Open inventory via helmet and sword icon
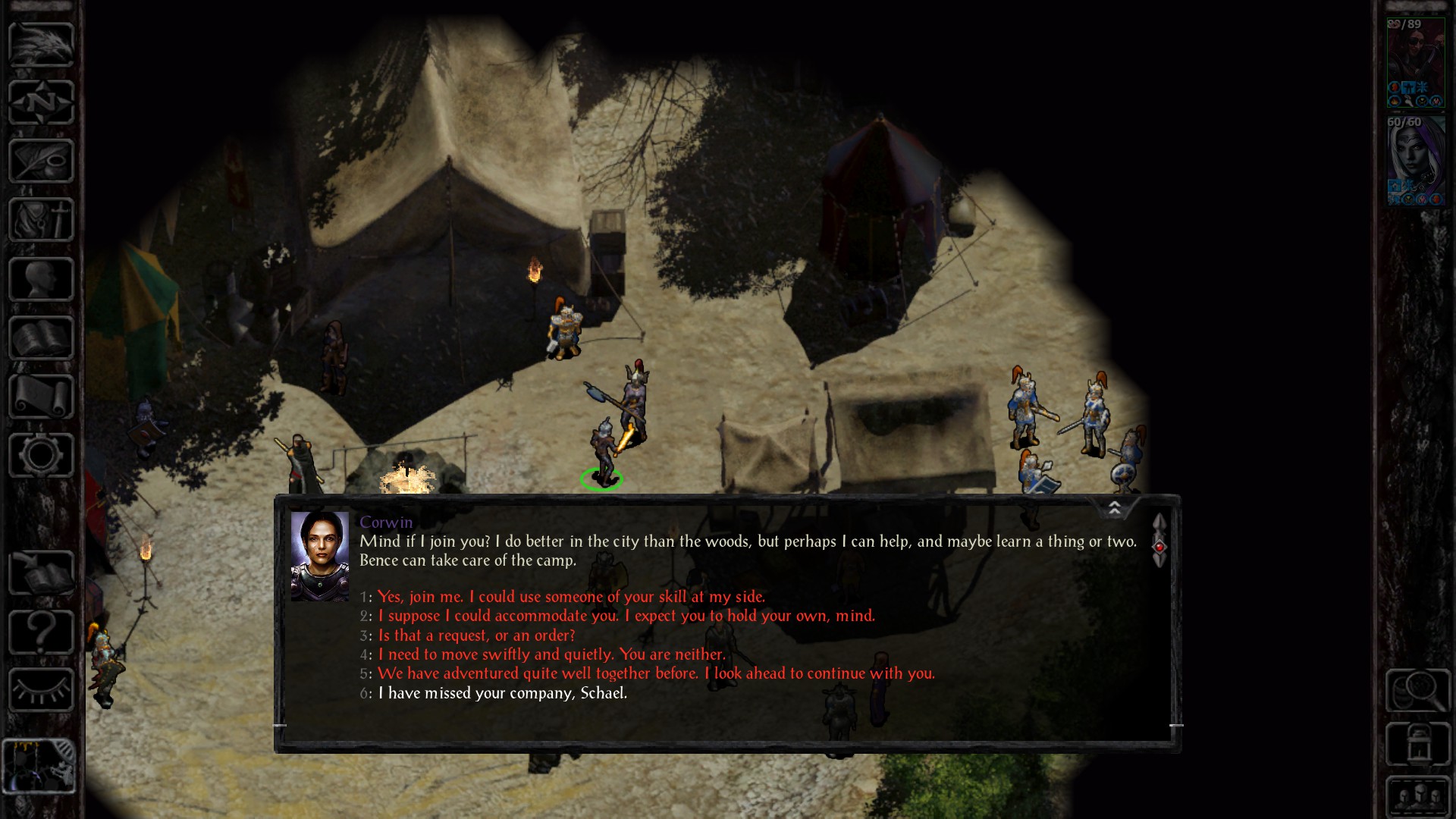This screenshot has height=819, width=1456. click(x=41, y=220)
